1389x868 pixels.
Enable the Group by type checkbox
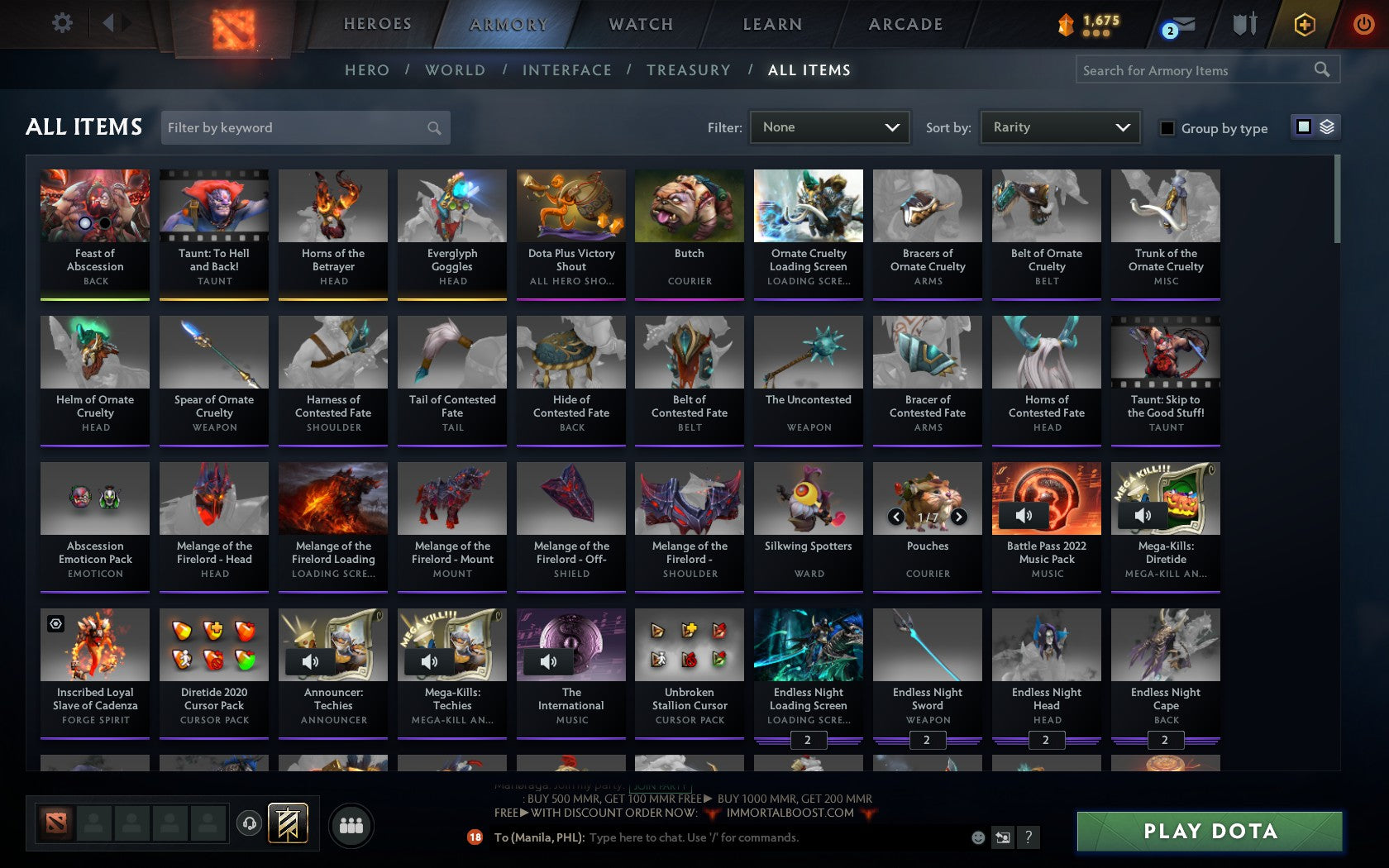(1167, 128)
